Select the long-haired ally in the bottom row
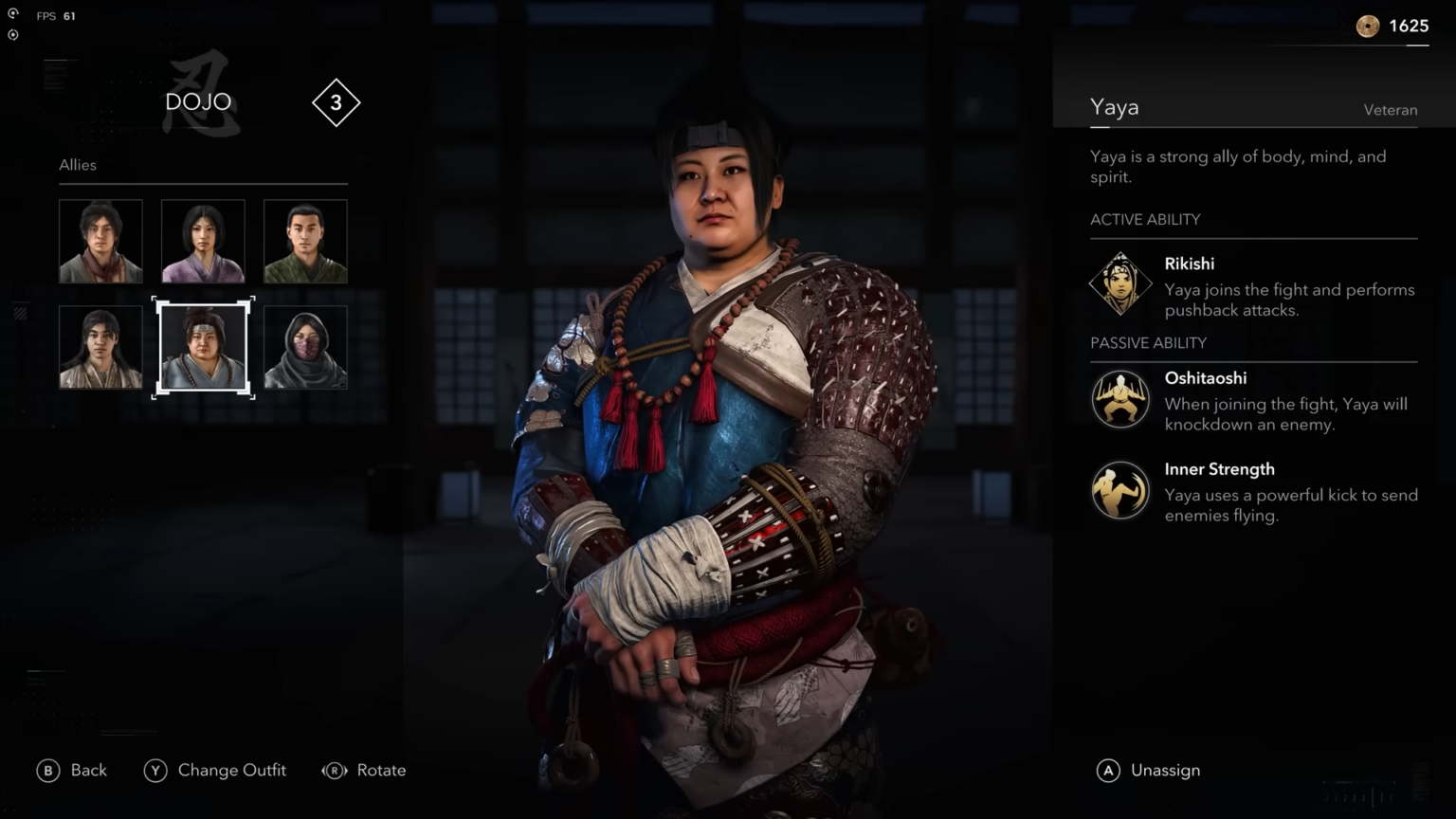The image size is (1456, 819). click(100, 347)
